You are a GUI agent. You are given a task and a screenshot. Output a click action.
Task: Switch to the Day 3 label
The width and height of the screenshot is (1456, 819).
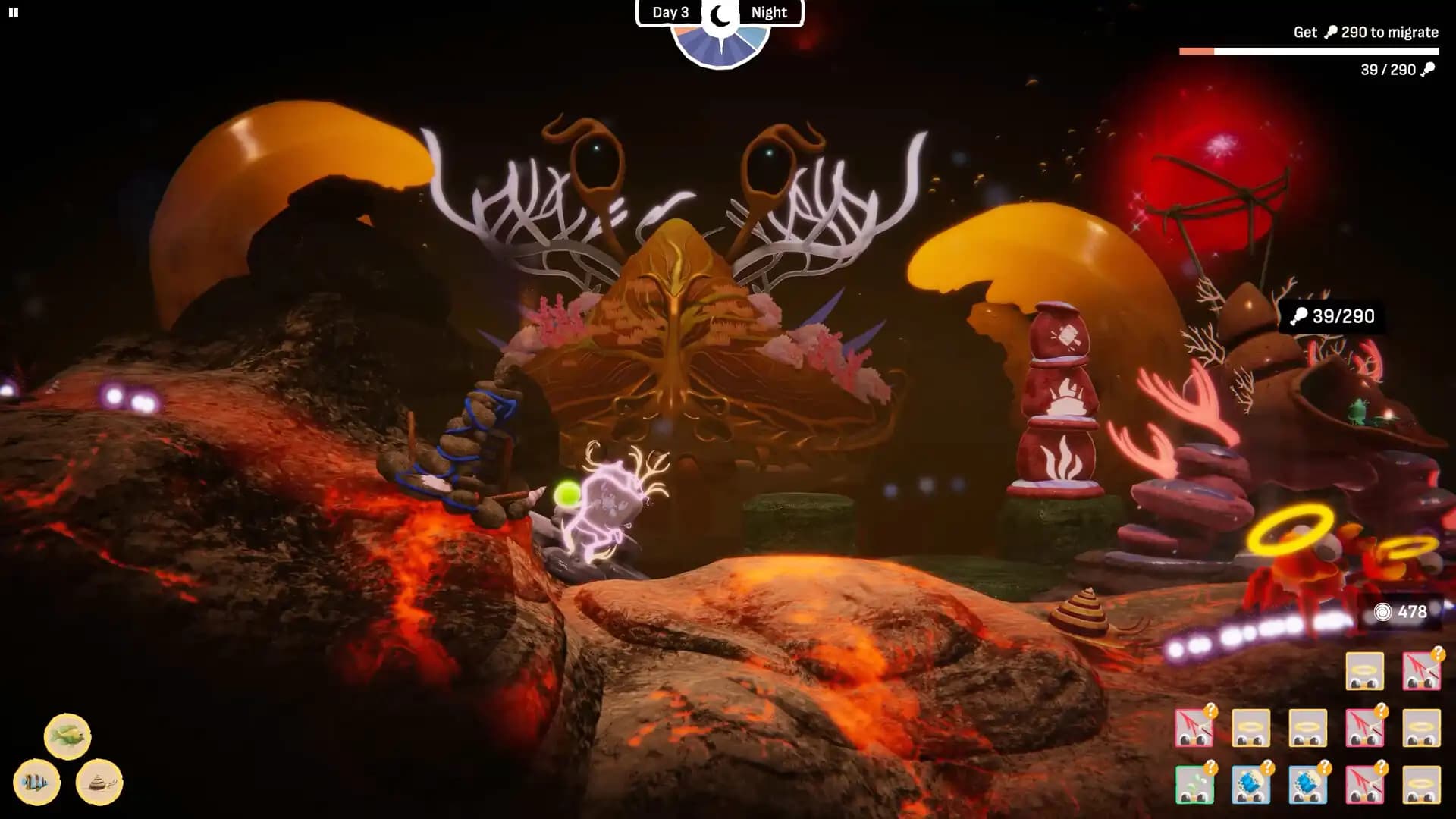tap(670, 12)
